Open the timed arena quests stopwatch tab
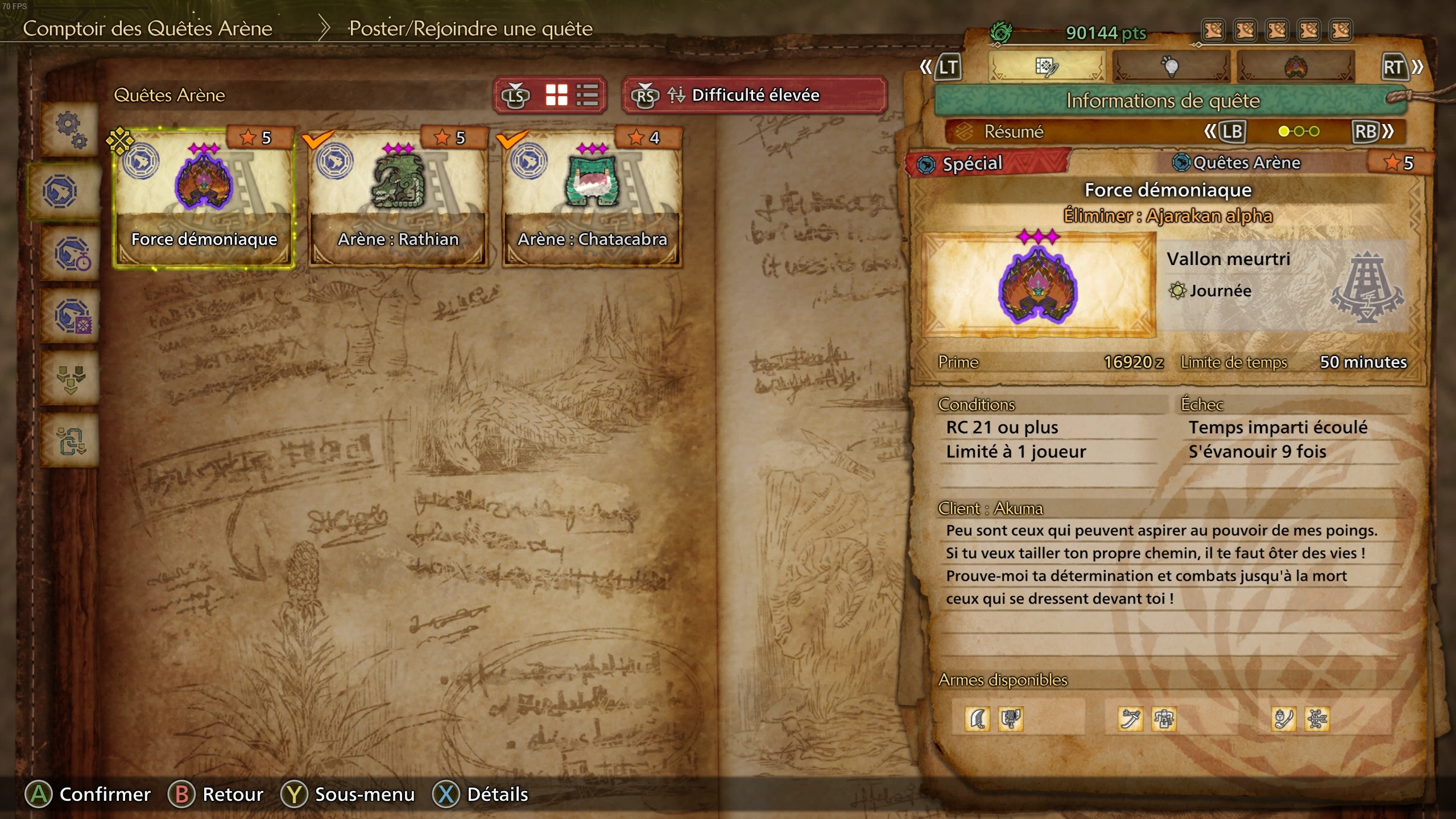 [x=72, y=254]
